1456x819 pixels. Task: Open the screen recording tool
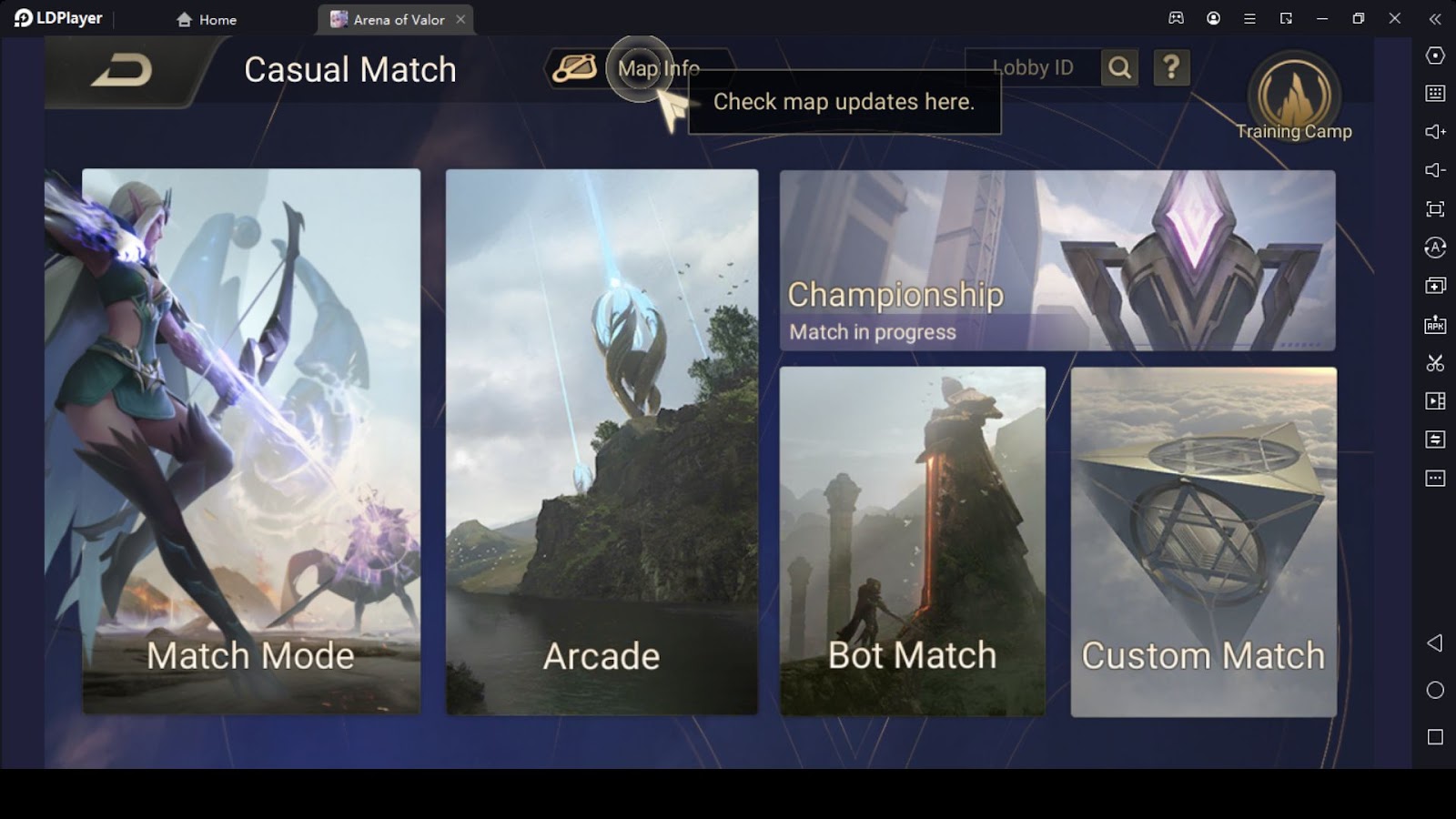[x=1434, y=400]
